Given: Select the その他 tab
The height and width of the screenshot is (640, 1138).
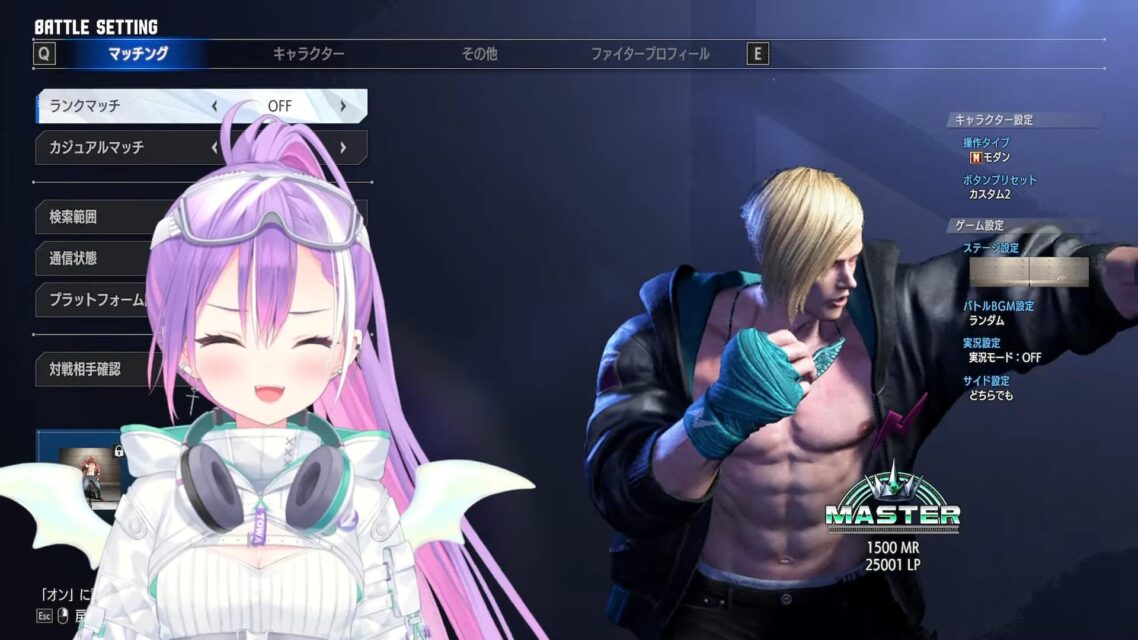Looking at the screenshot, I should [479, 54].
